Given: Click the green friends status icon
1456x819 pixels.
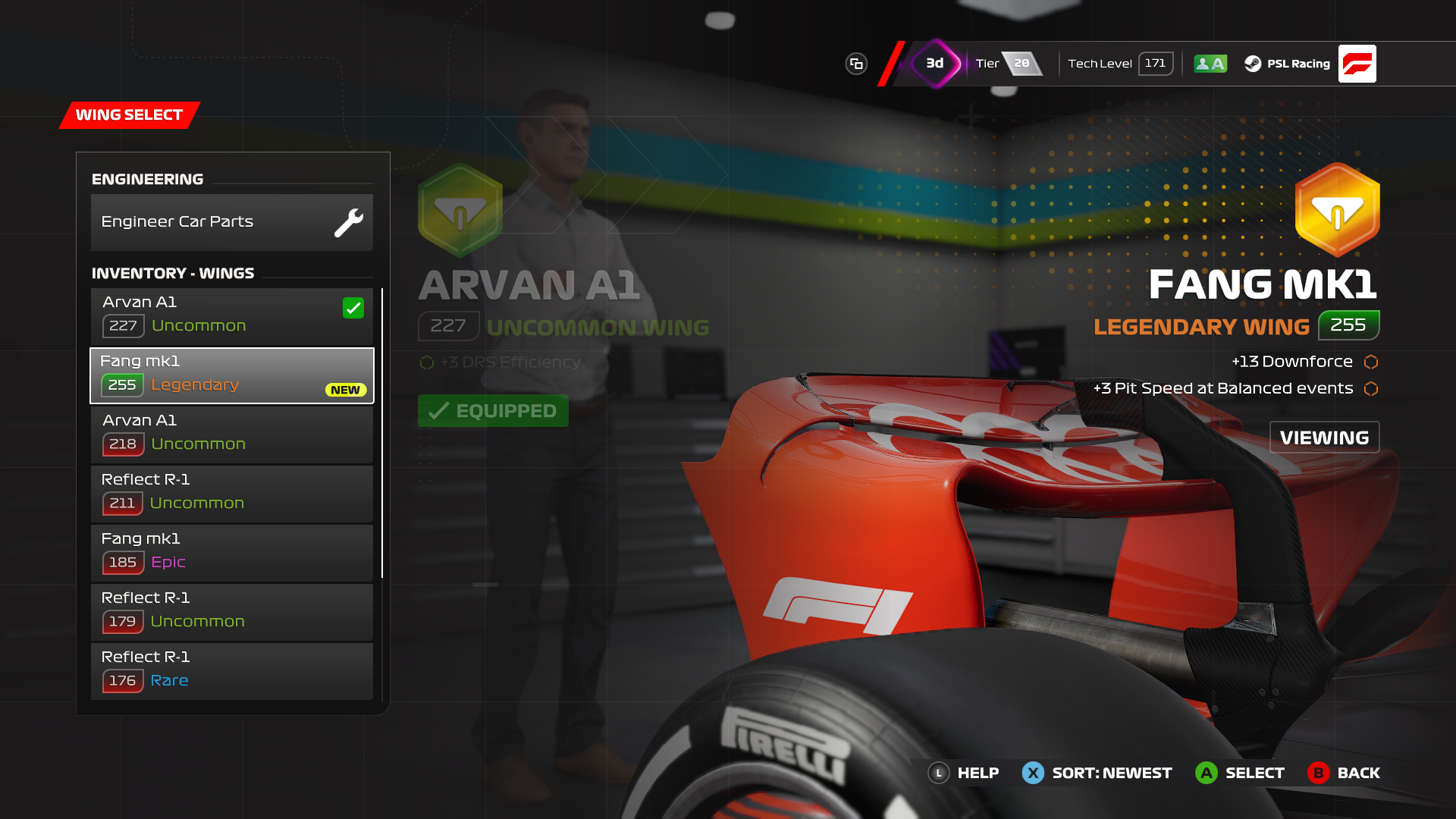Looking at the screenshot, I should pos(1210,64).
